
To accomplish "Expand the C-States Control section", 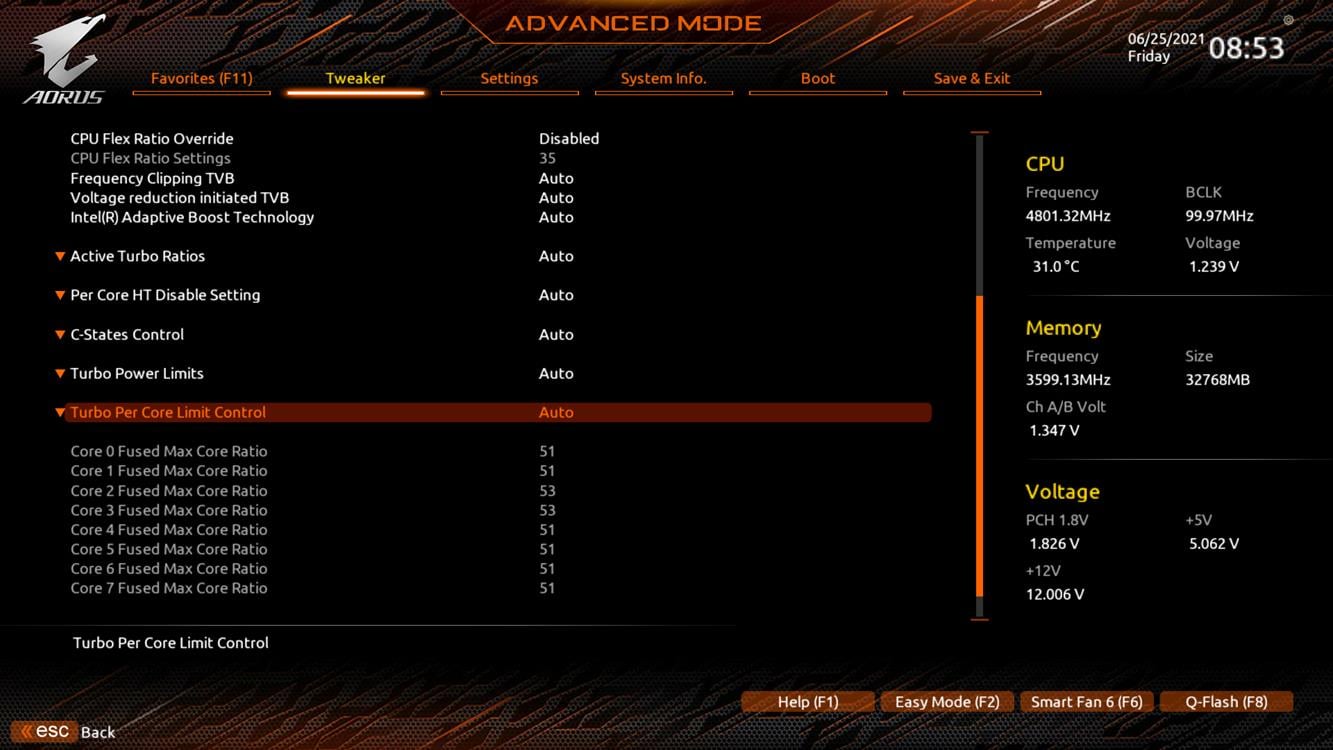I will [127, 334].
